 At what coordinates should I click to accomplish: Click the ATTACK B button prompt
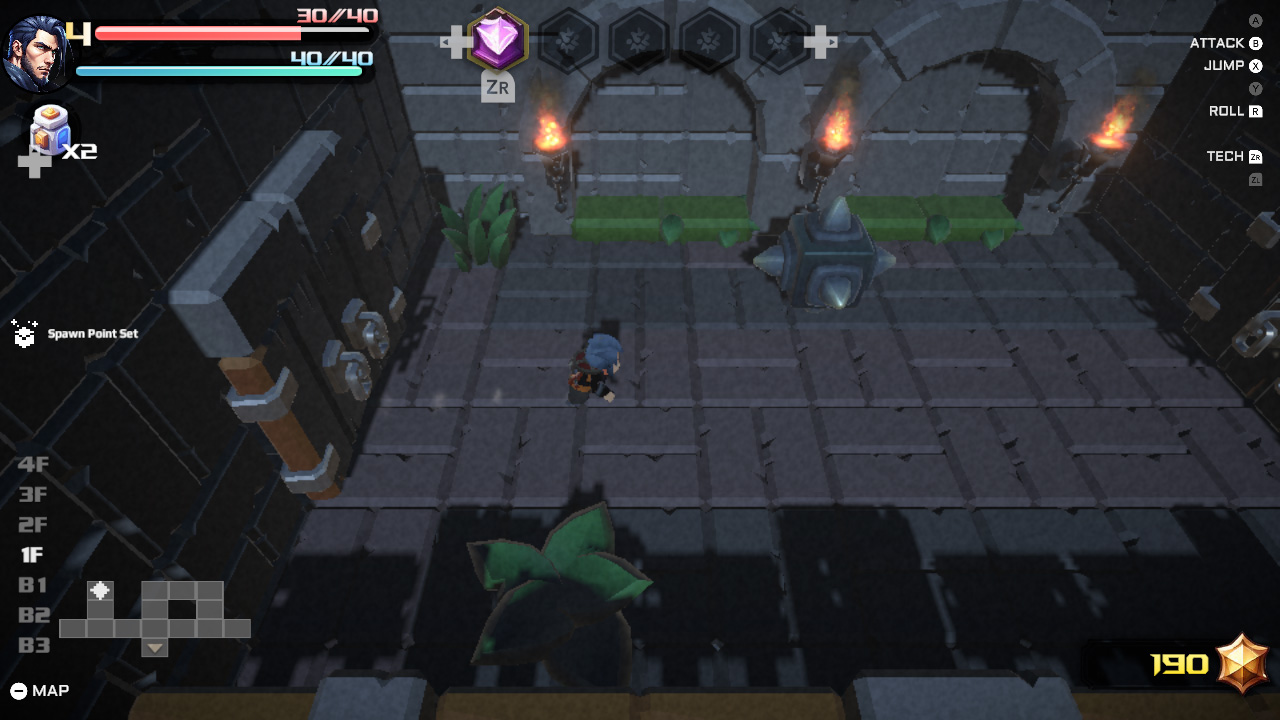(1225, 43)
